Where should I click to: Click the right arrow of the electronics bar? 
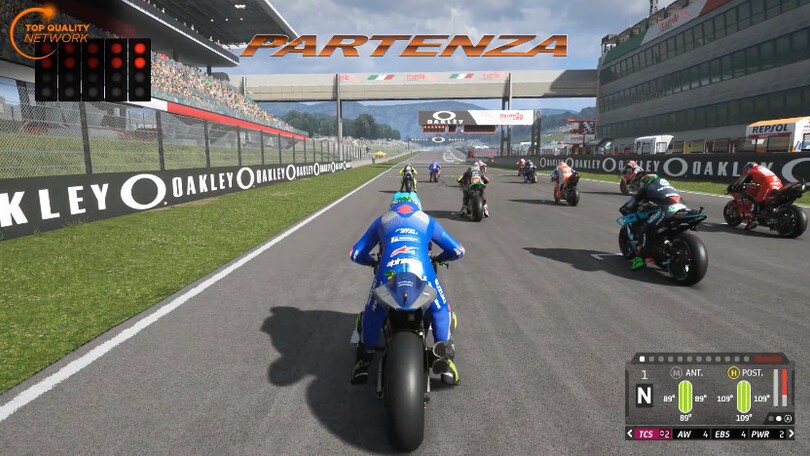point(790,434)
